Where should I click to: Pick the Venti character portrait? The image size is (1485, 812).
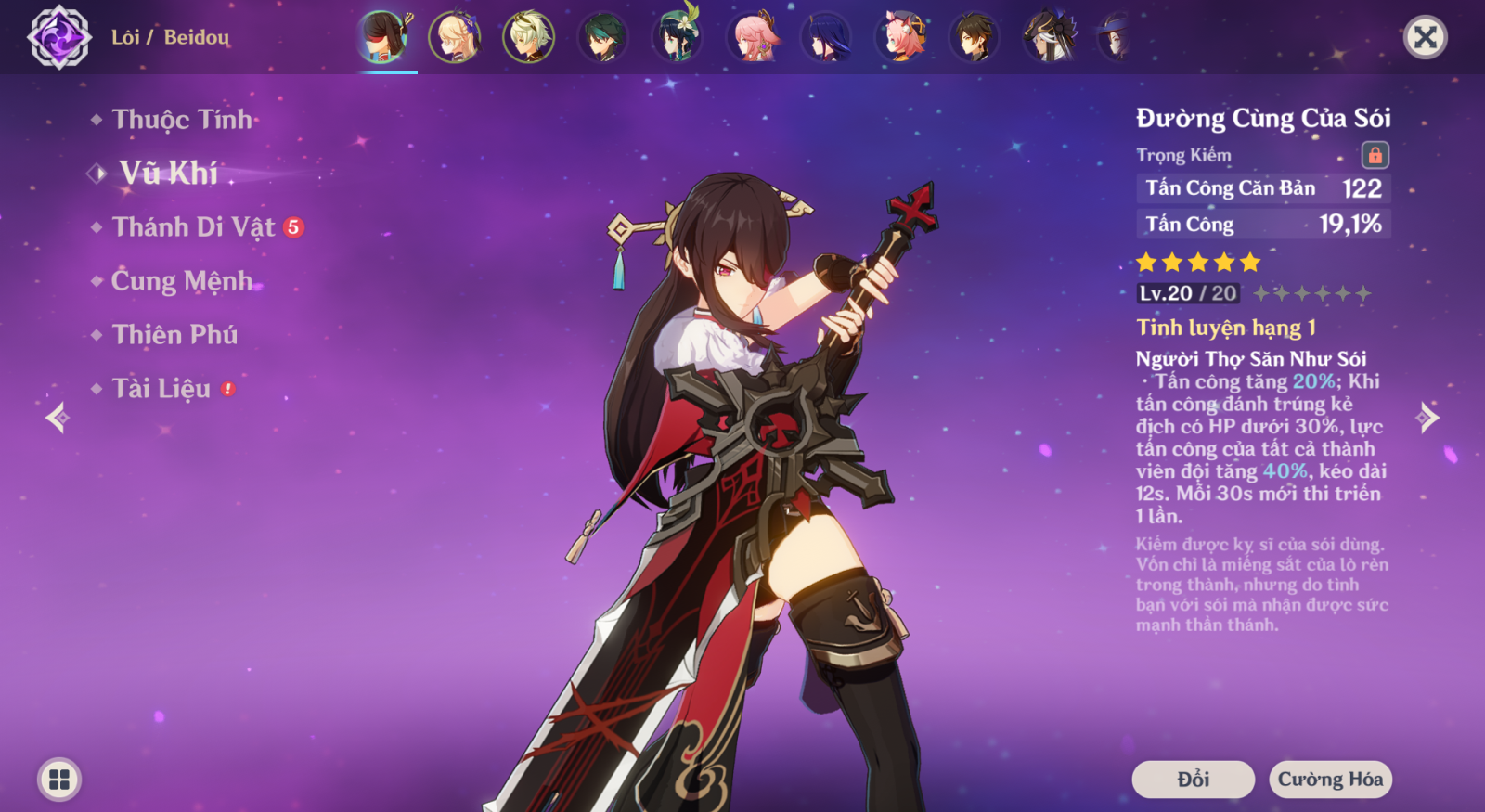pyautogui.click(x=678, y=38)
